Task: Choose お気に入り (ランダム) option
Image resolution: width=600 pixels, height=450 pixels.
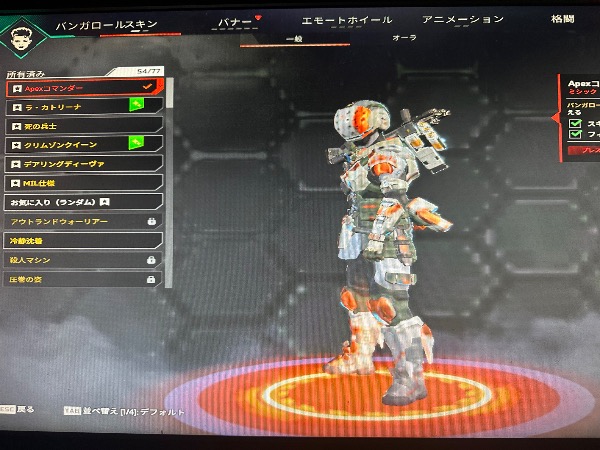Action: pyautogui.click(x=82, y=202)
